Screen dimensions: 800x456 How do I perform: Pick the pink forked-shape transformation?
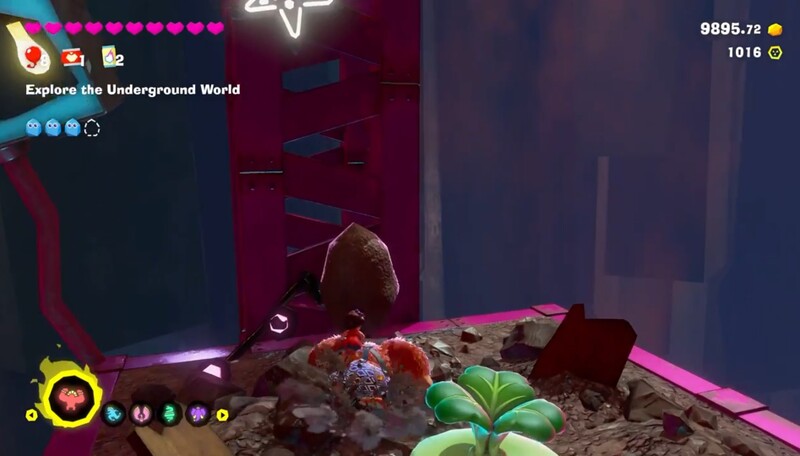point(140,414)
